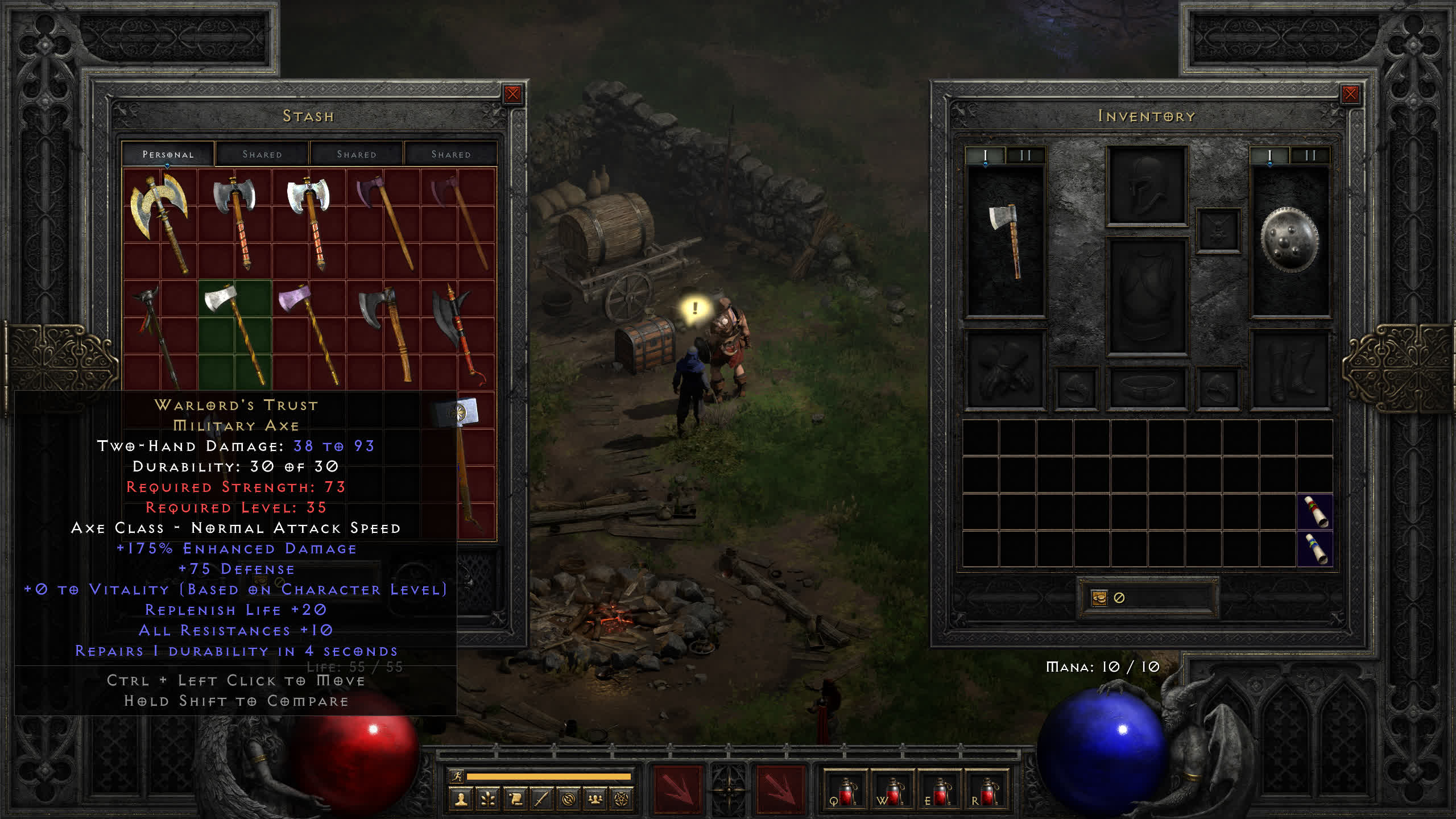The width and height of the screenshot is (1456, 819).
Task: Open the quest log scroll icon
Action: 515,800
